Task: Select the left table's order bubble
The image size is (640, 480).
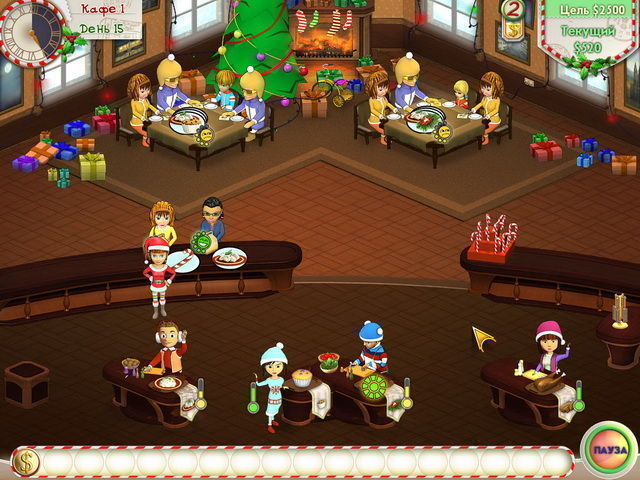Action: click(188, 124)
